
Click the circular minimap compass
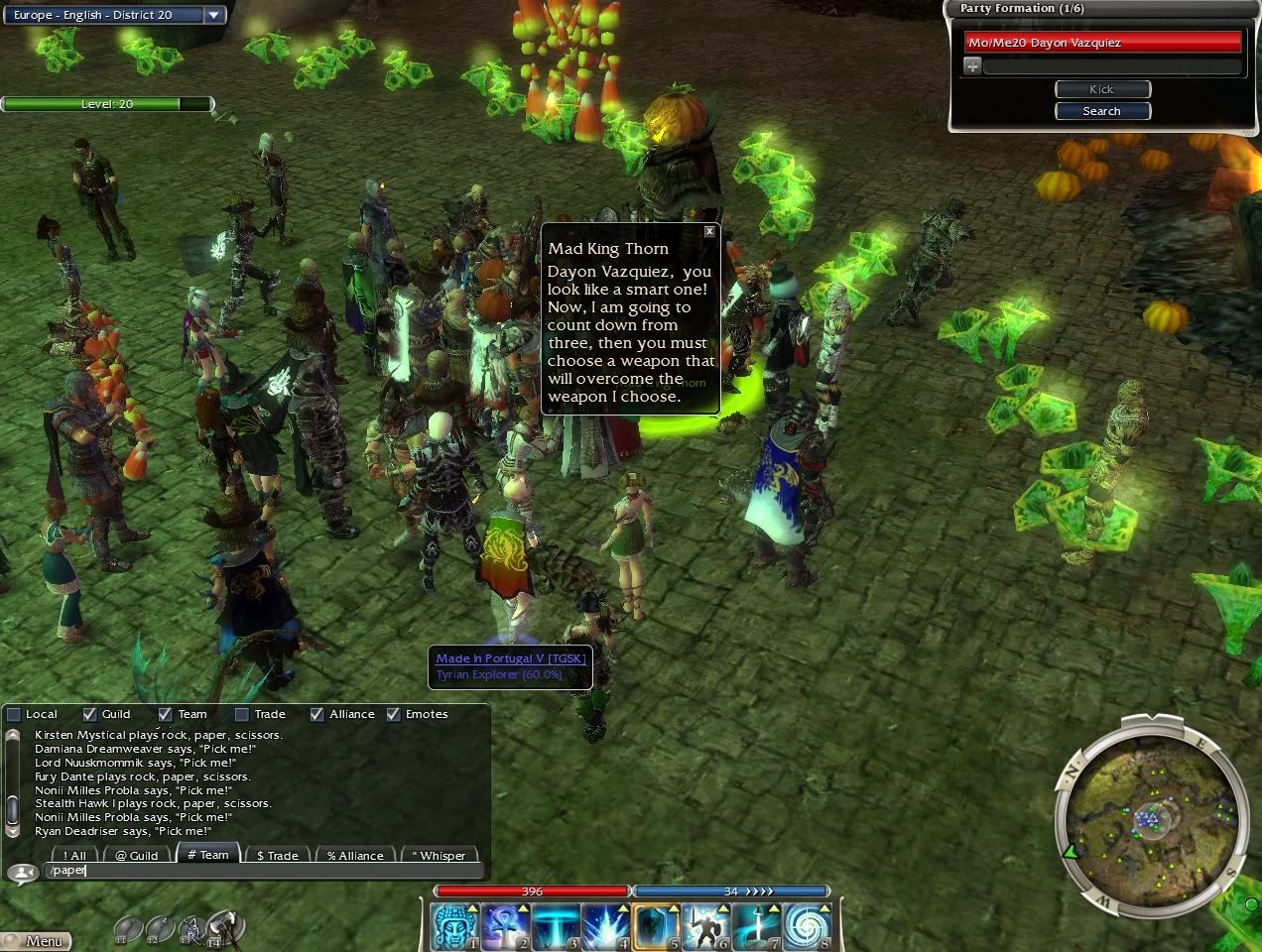[x=1150, y=818]
